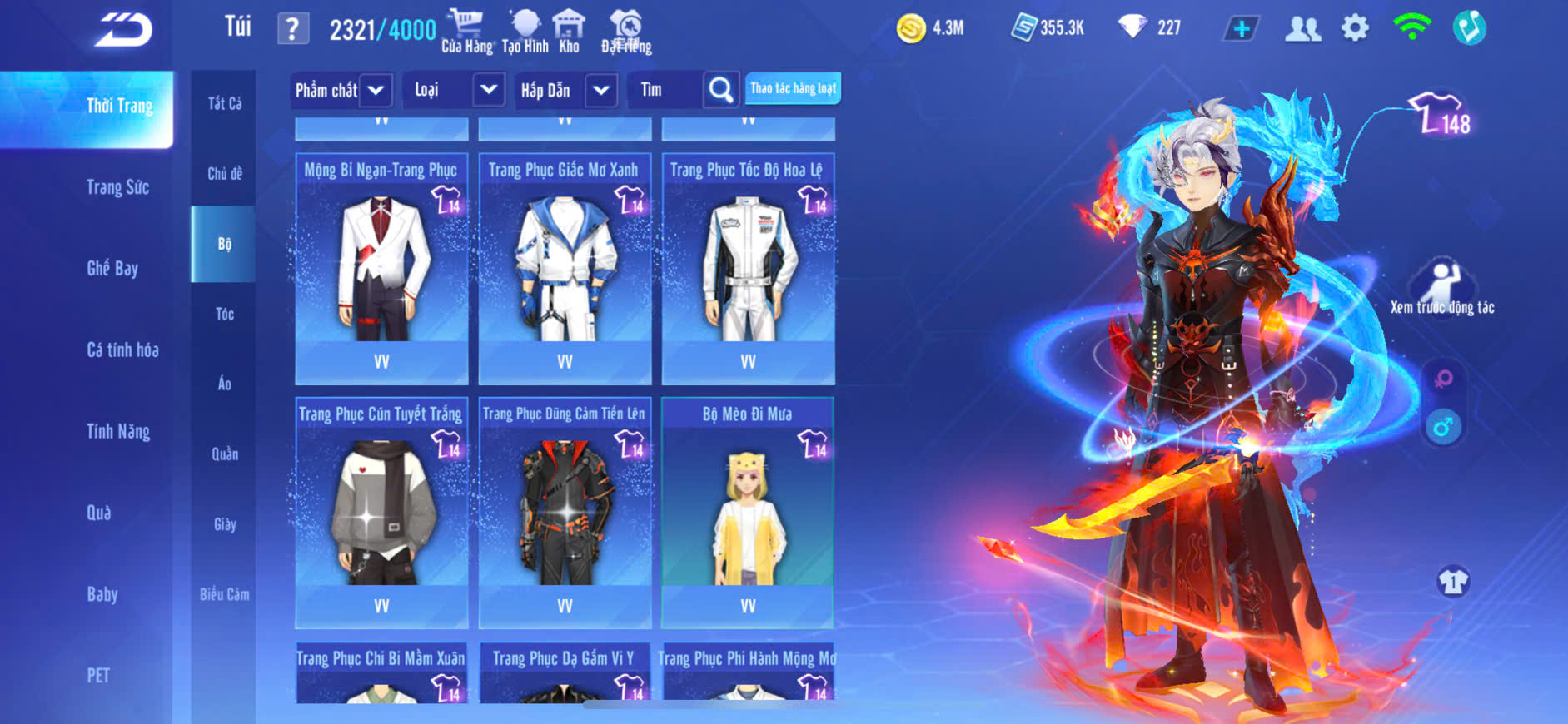Select the Giày sub-category
This screenshot has height=724, width=1568.
[x=224, y=524]
